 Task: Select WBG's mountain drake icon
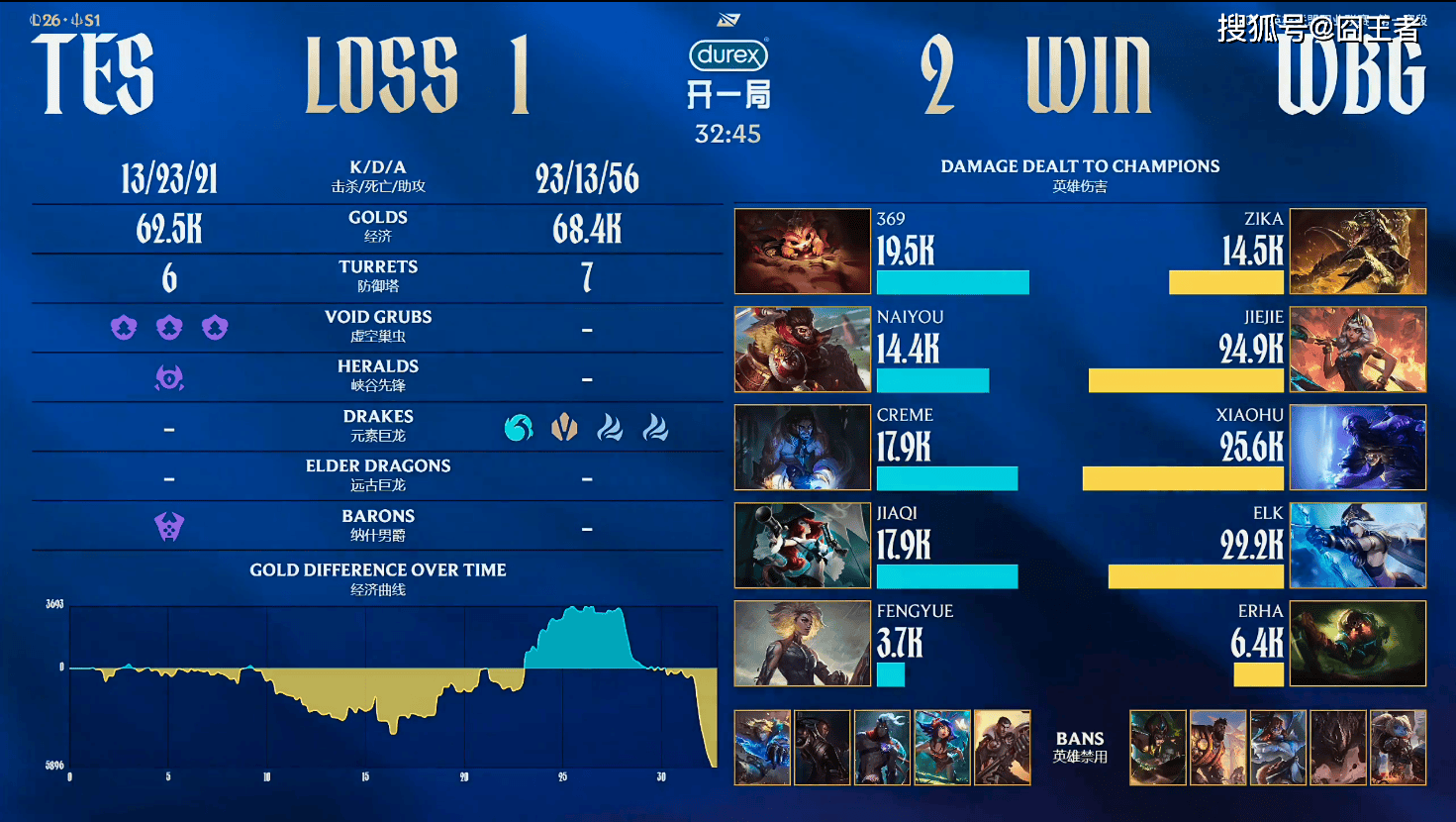point(564,427)
